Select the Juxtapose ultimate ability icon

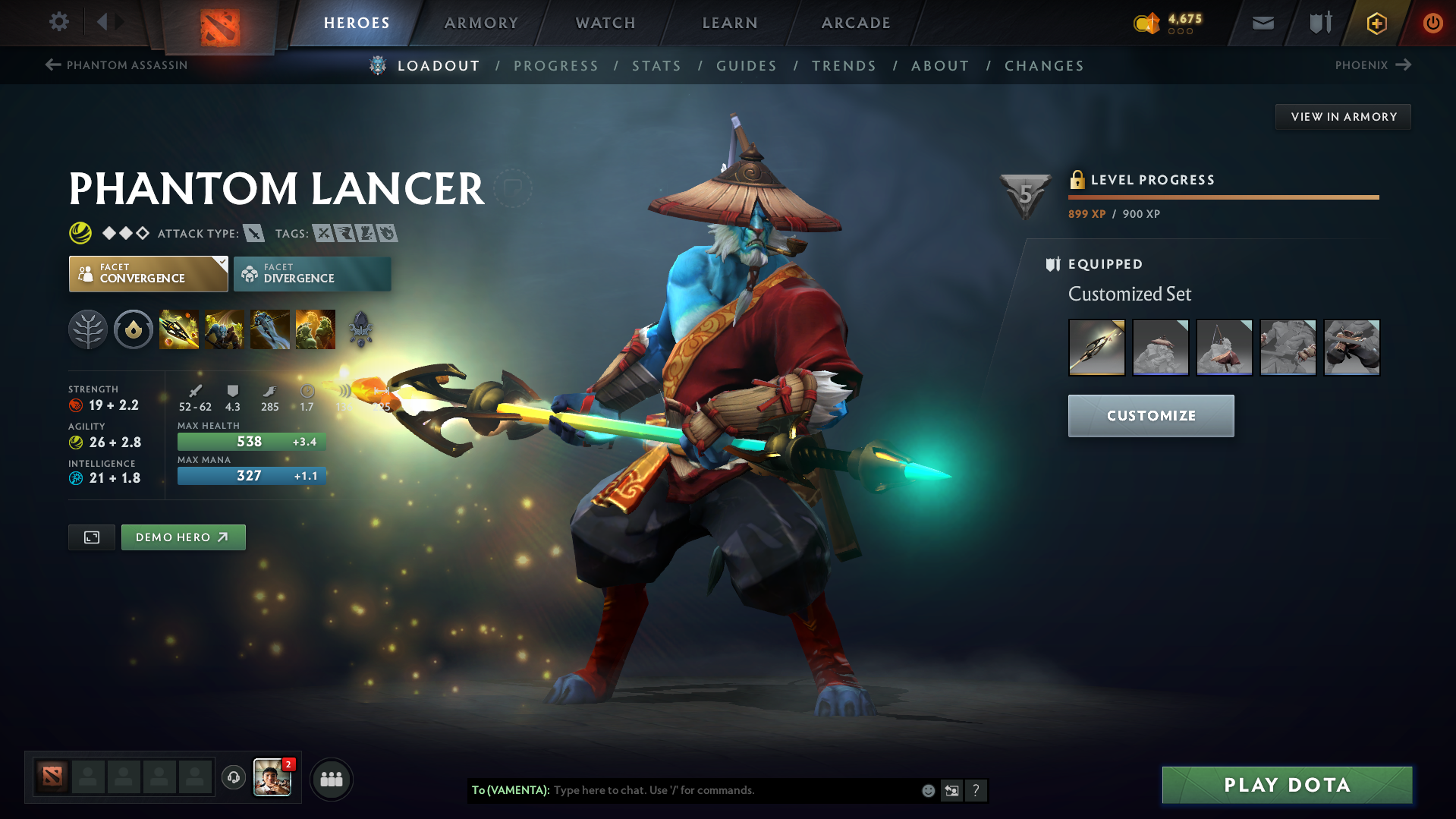point(315,329)
